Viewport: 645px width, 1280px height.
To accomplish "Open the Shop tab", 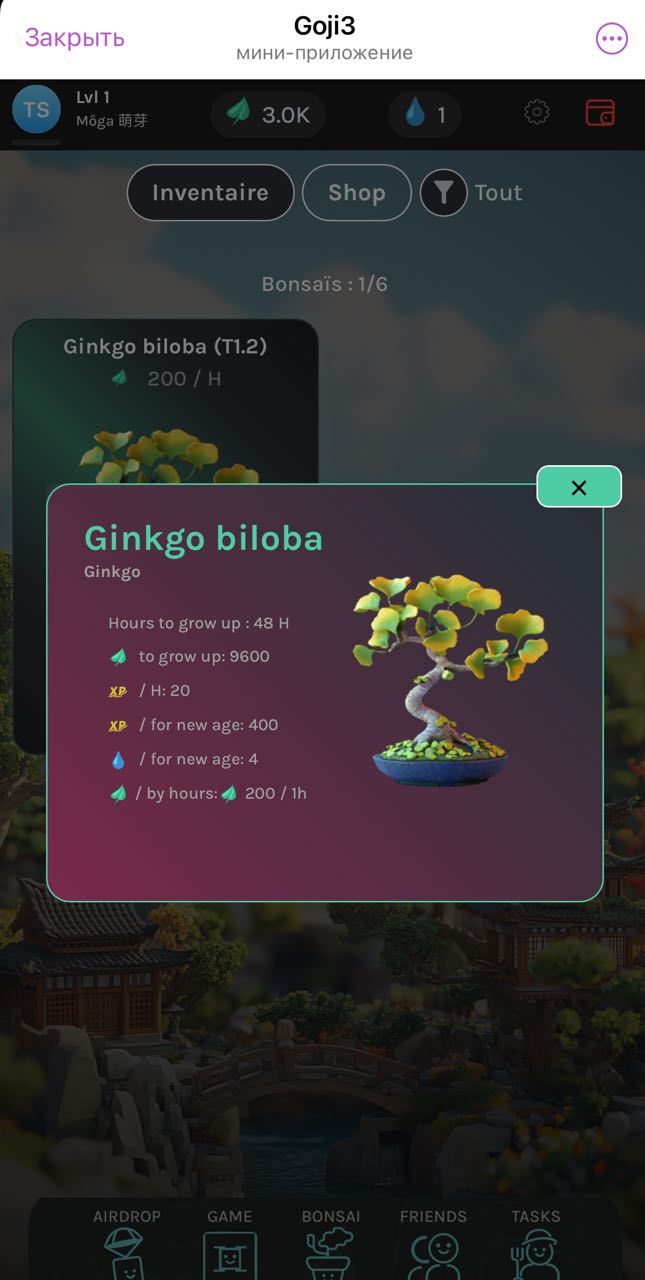I will pos(356,192).
